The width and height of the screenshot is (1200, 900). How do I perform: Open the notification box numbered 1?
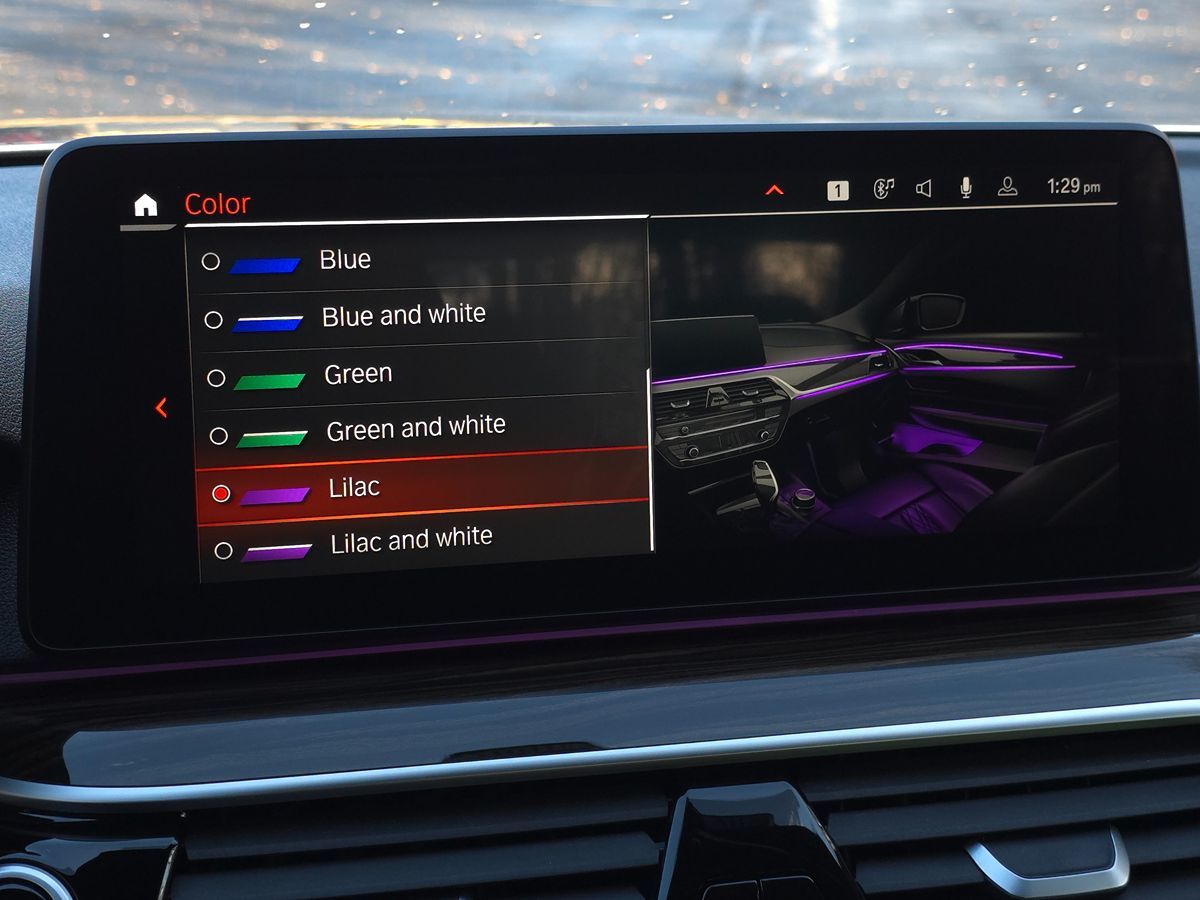838,190
